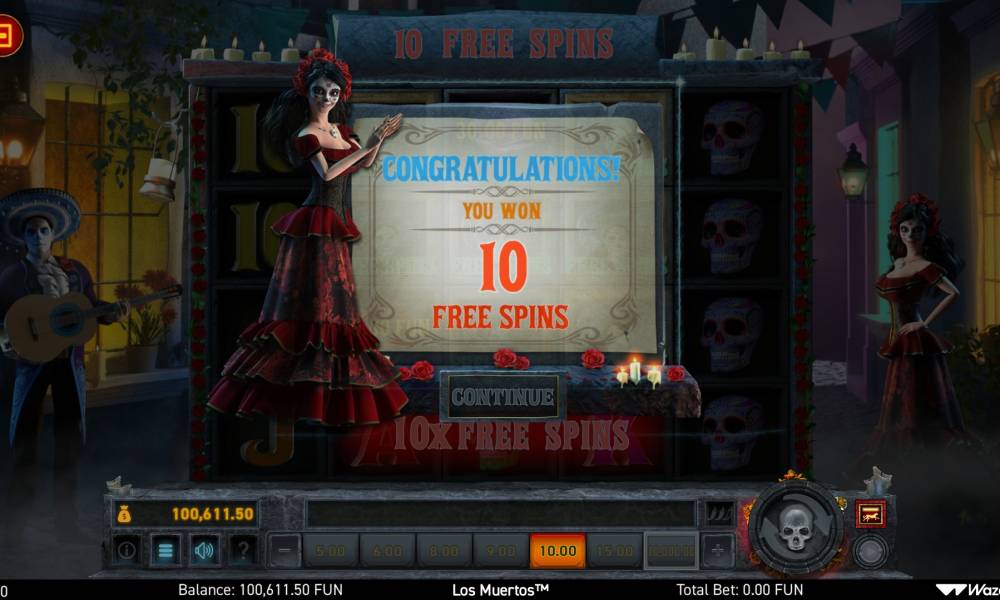Screen dimensions: 1000x600
Task: Click the skull spin button
Action: [x=794, y=528]
